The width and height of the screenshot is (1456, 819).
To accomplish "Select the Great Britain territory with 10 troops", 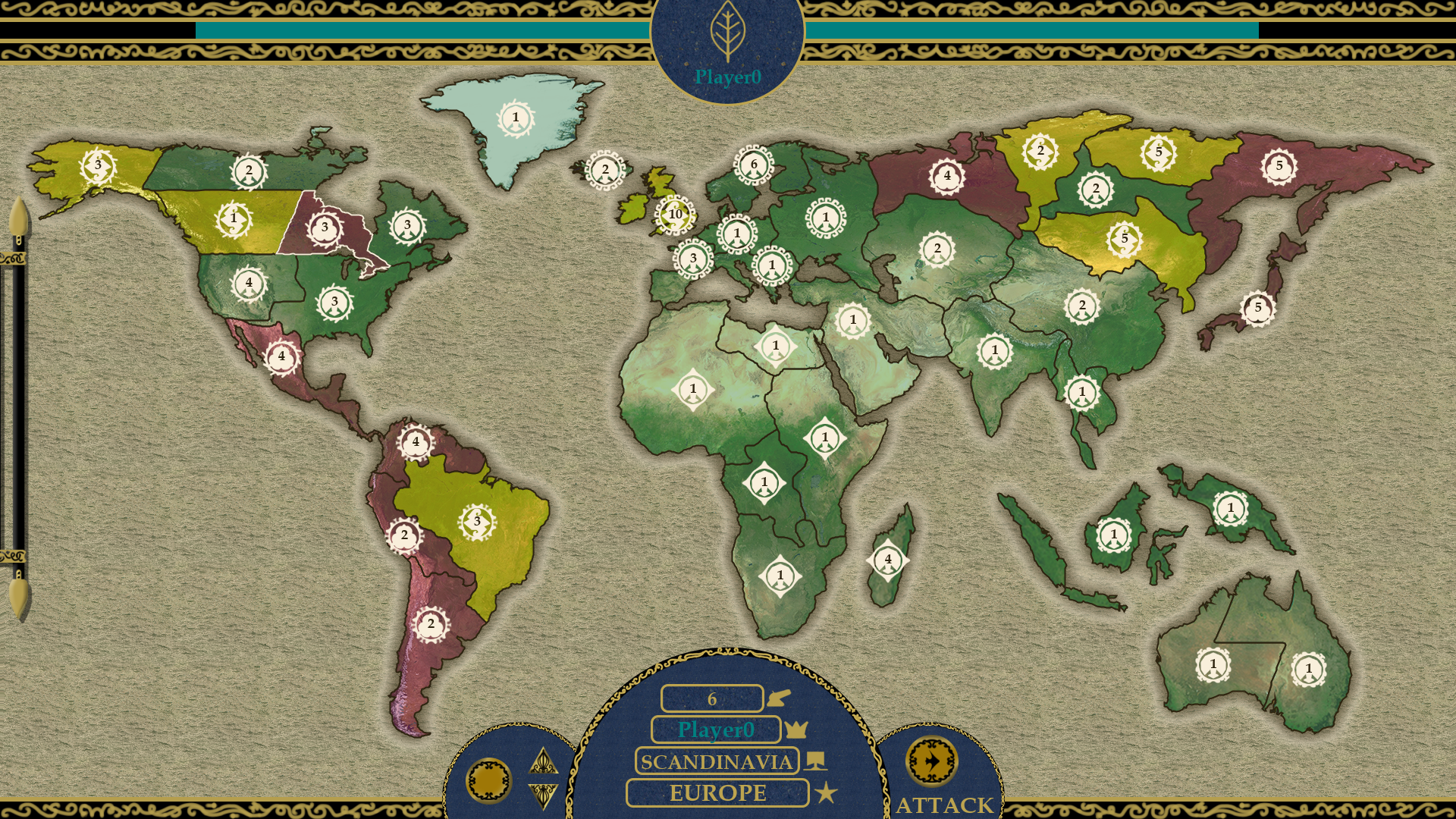I will click(675, 215).
